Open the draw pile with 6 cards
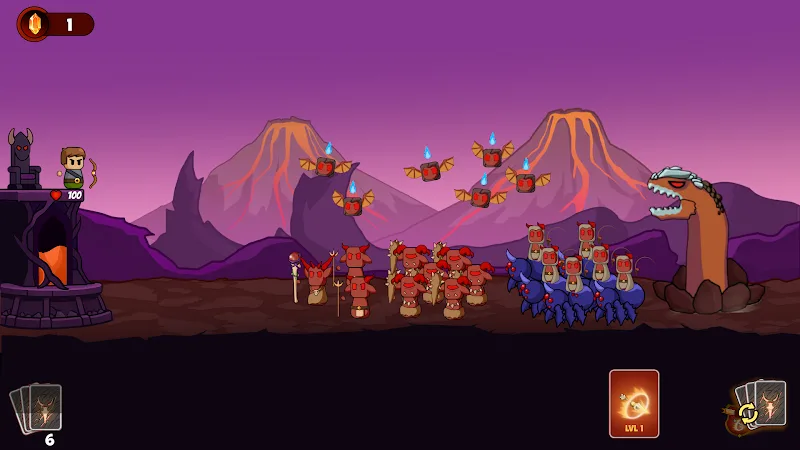 38,409
